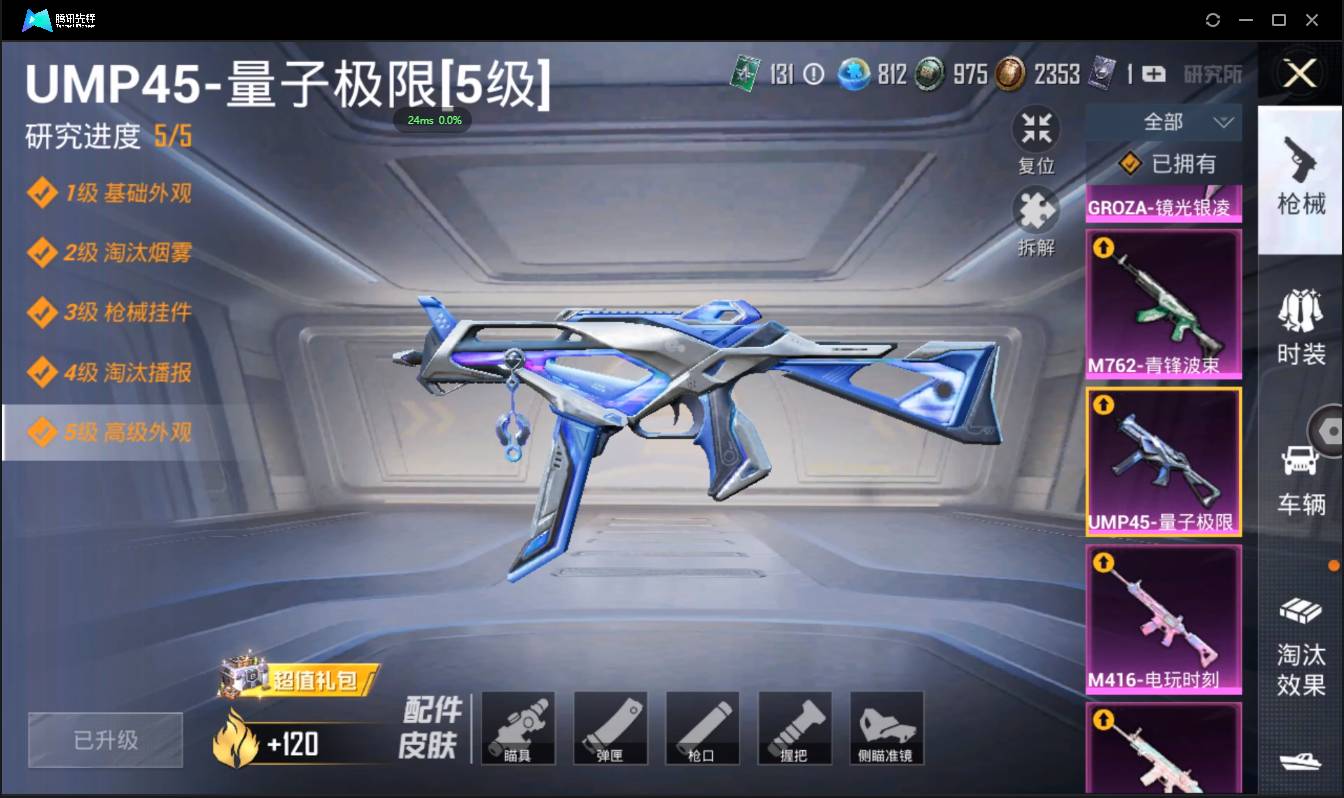
Task: Select the M416-电玩时刻 weapon thumbnail
Action: [x=1163, y=619]
